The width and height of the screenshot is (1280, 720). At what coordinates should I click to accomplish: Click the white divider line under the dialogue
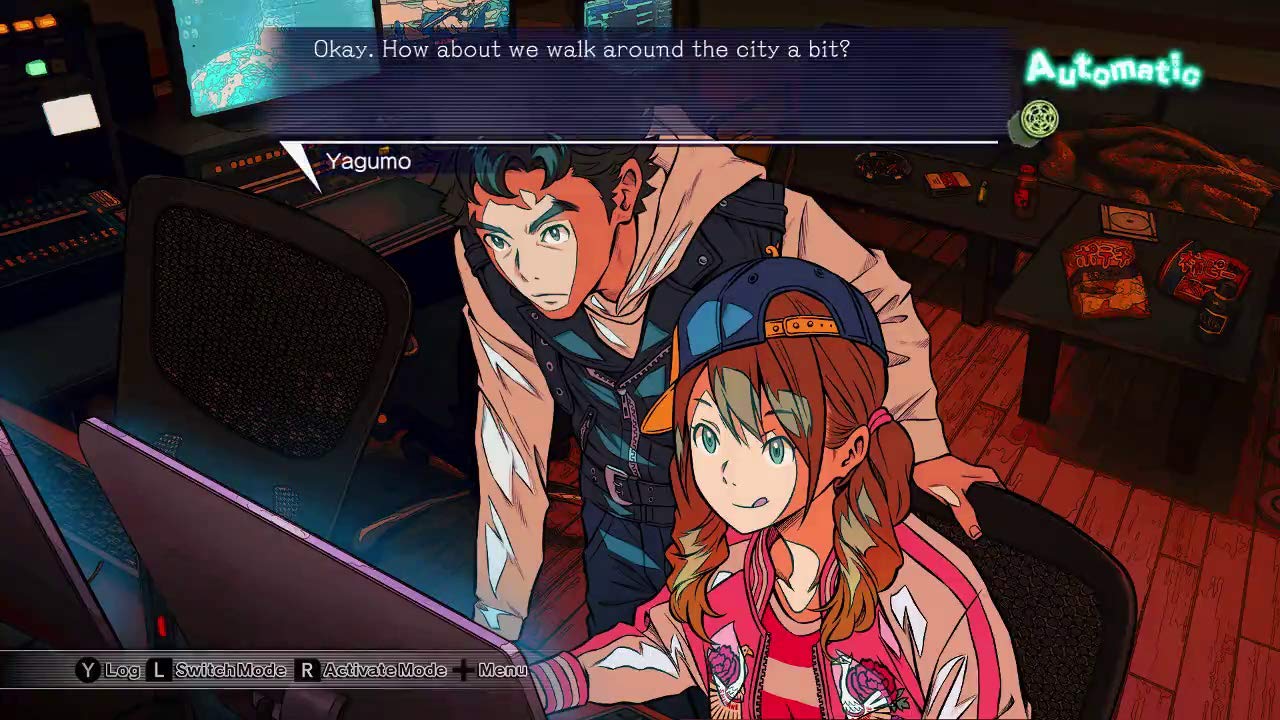coord(640,140)
